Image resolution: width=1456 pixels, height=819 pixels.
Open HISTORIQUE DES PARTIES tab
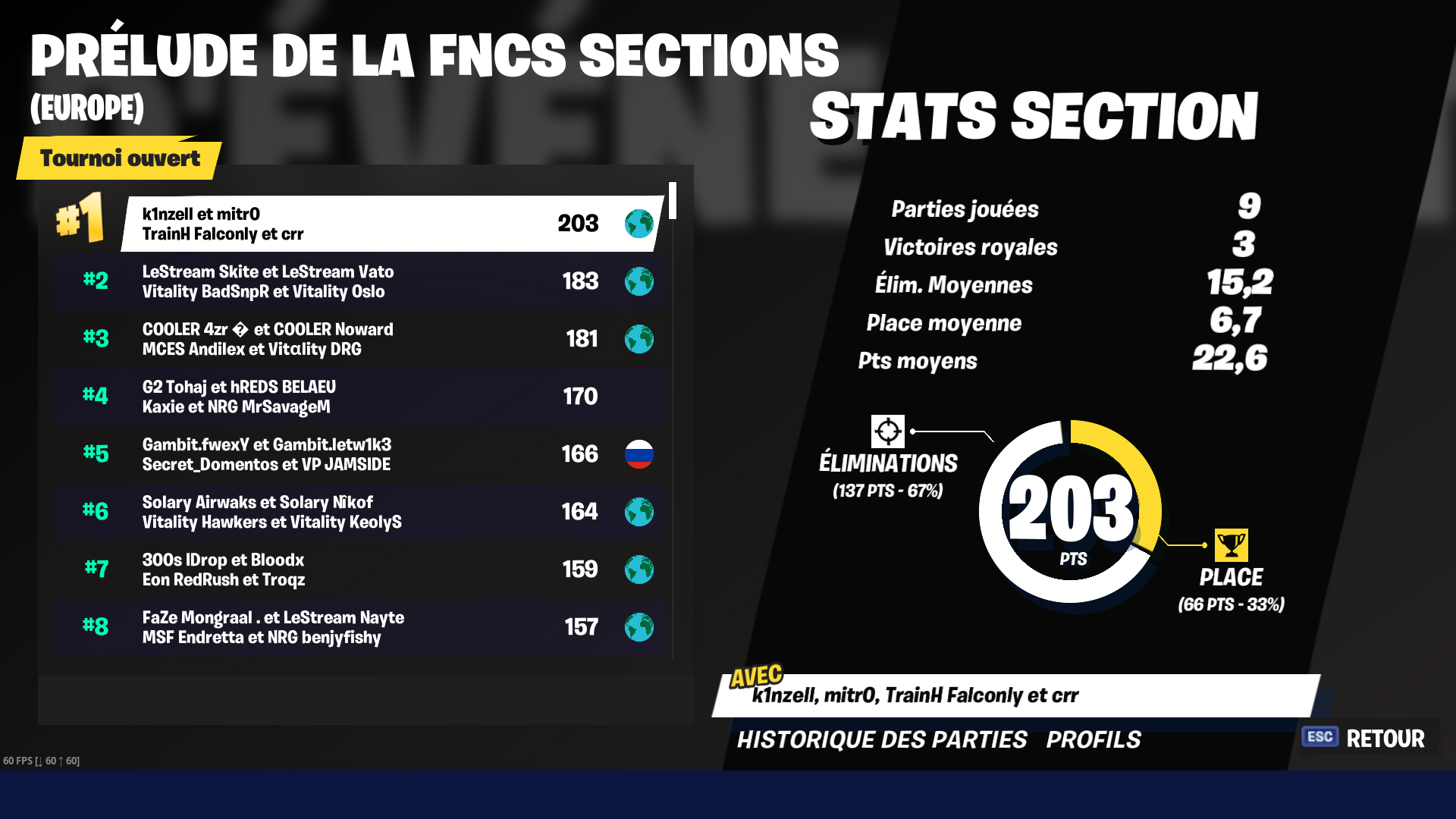[882, 739]
